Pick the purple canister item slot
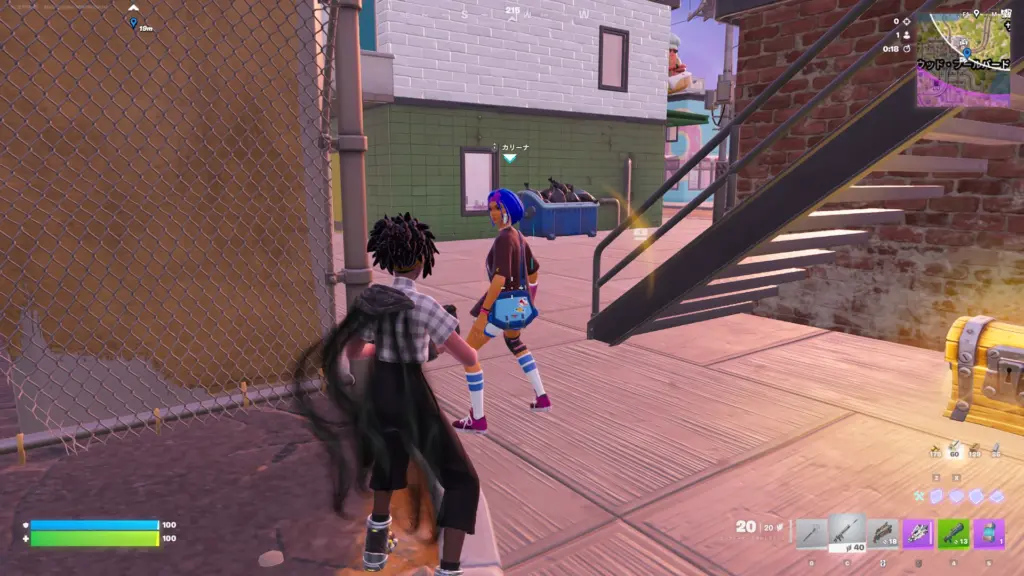Image resolution: width=1024 pixels, height=576 pixels. point(989,533)
